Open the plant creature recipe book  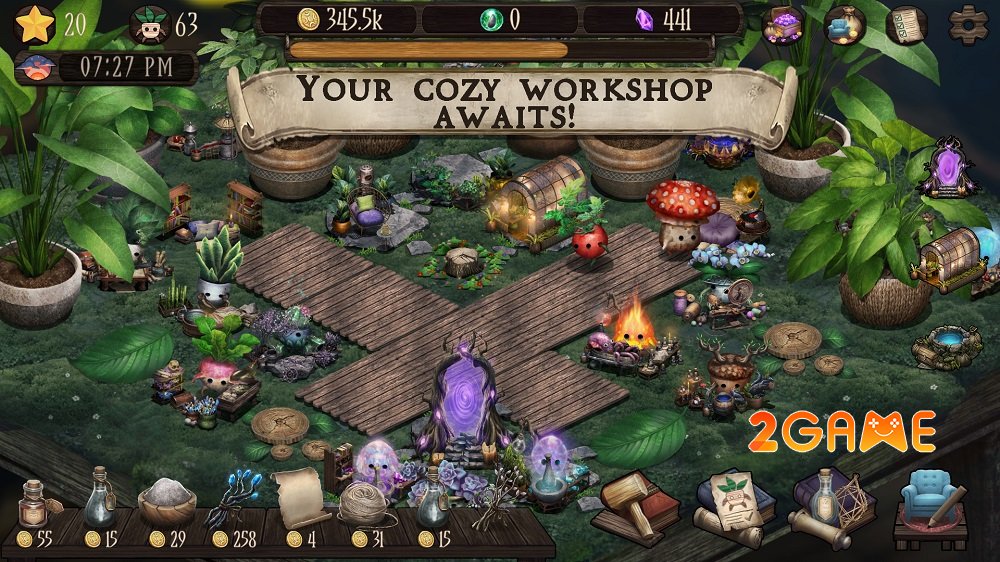[736, 505]
